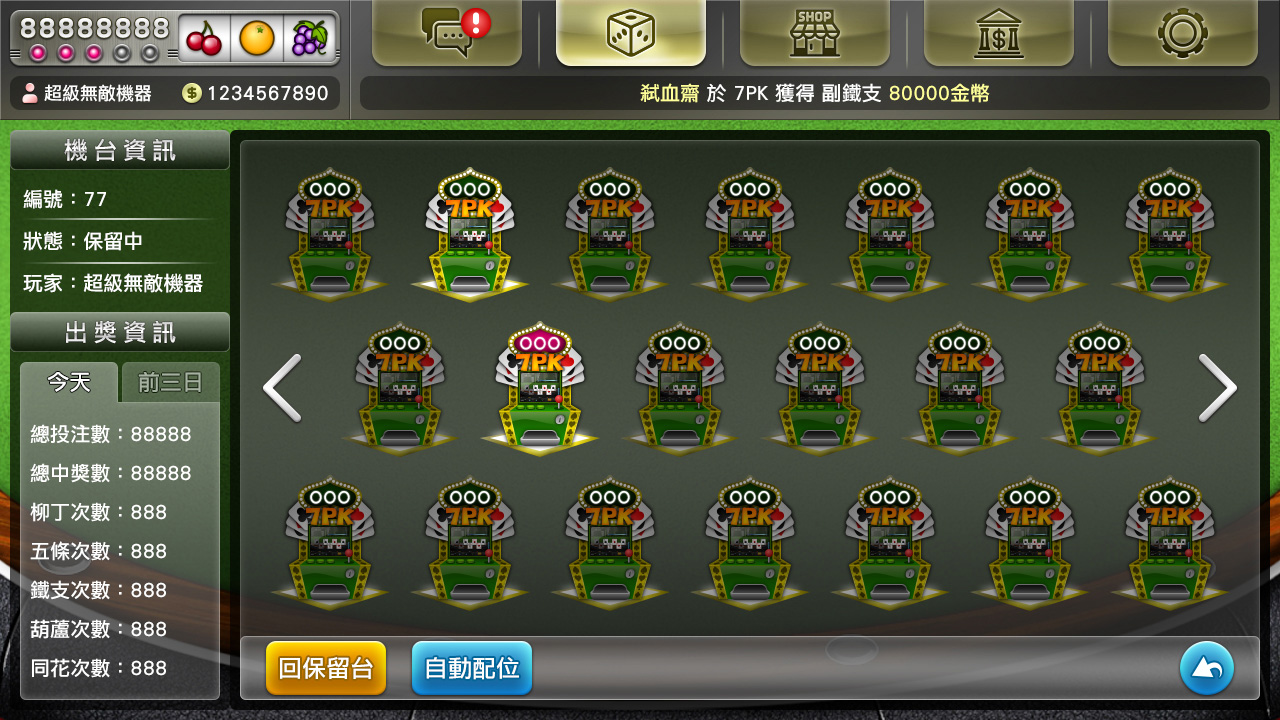Click the 自動配位 blue button
This screenshot has height=720, width=1280.
click(472, 668)
